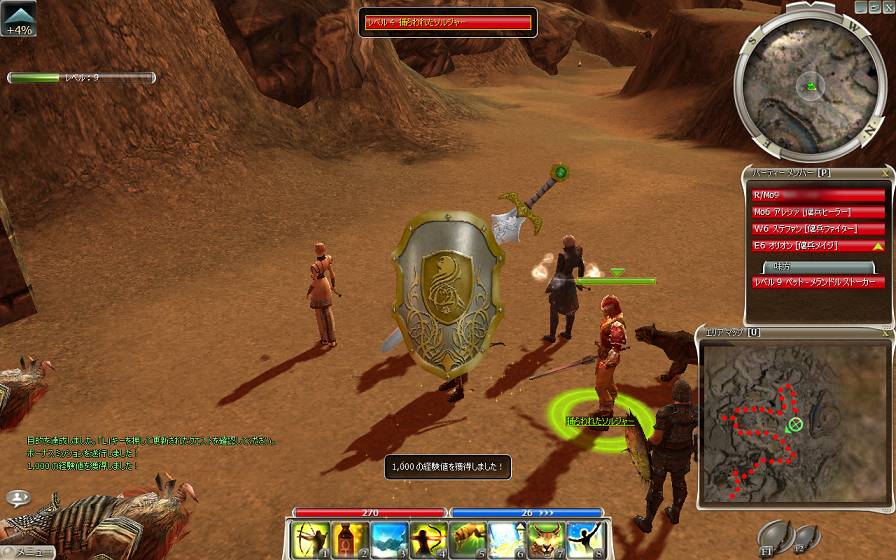Activate the archer skill in slot 1
This screenshot has height=560, width=896.
(306, 540)
